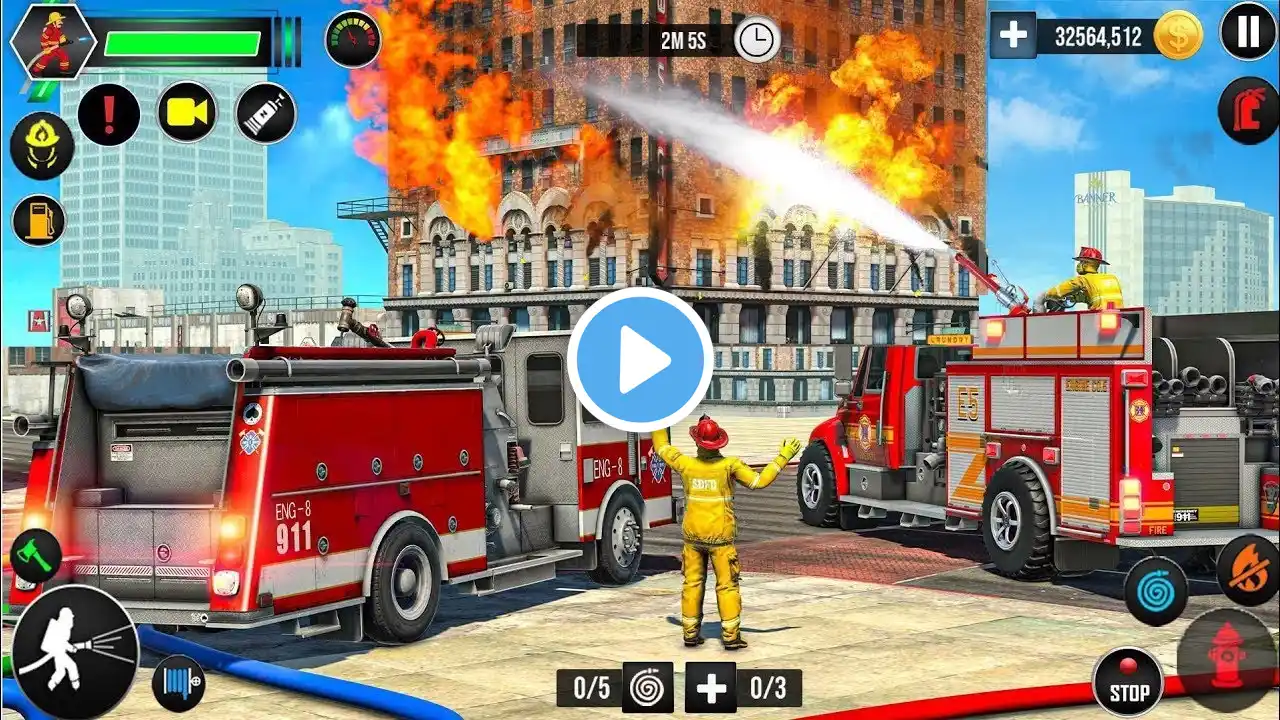Spray water with the firefighter hose button

point(75,649)
